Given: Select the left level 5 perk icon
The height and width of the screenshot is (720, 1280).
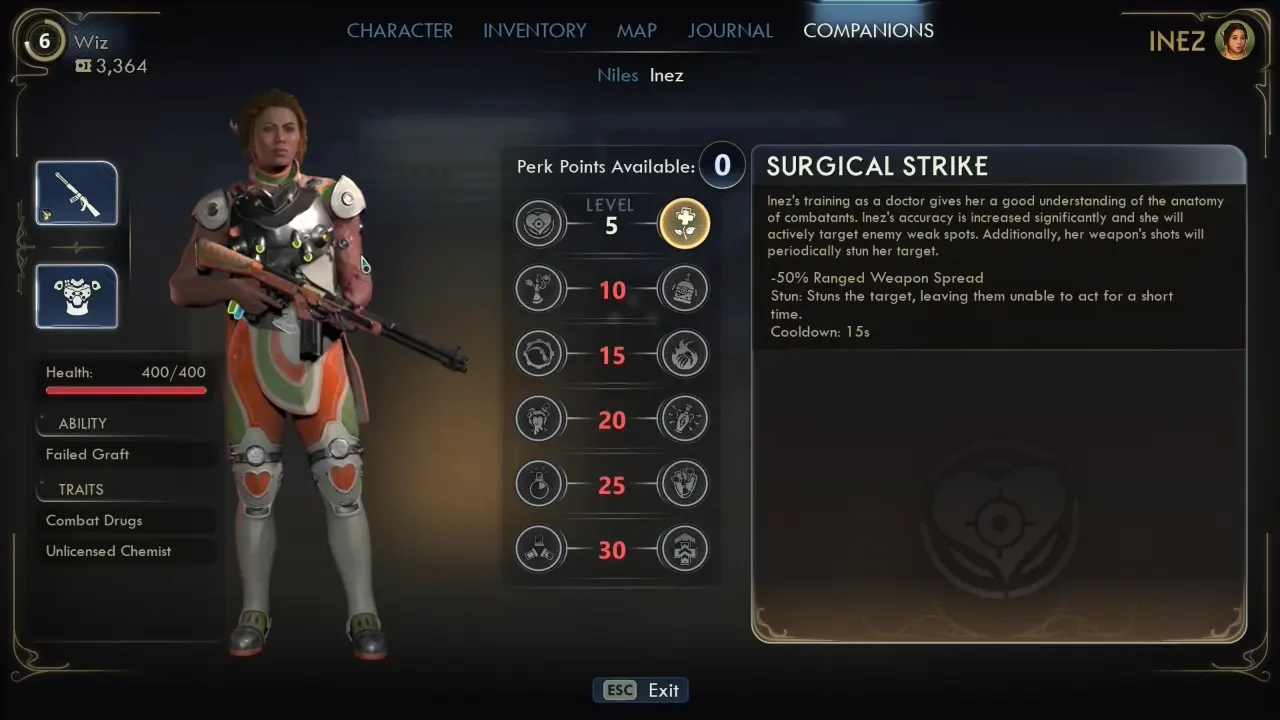Looking at the screenshot, I should tap(539, 223).
